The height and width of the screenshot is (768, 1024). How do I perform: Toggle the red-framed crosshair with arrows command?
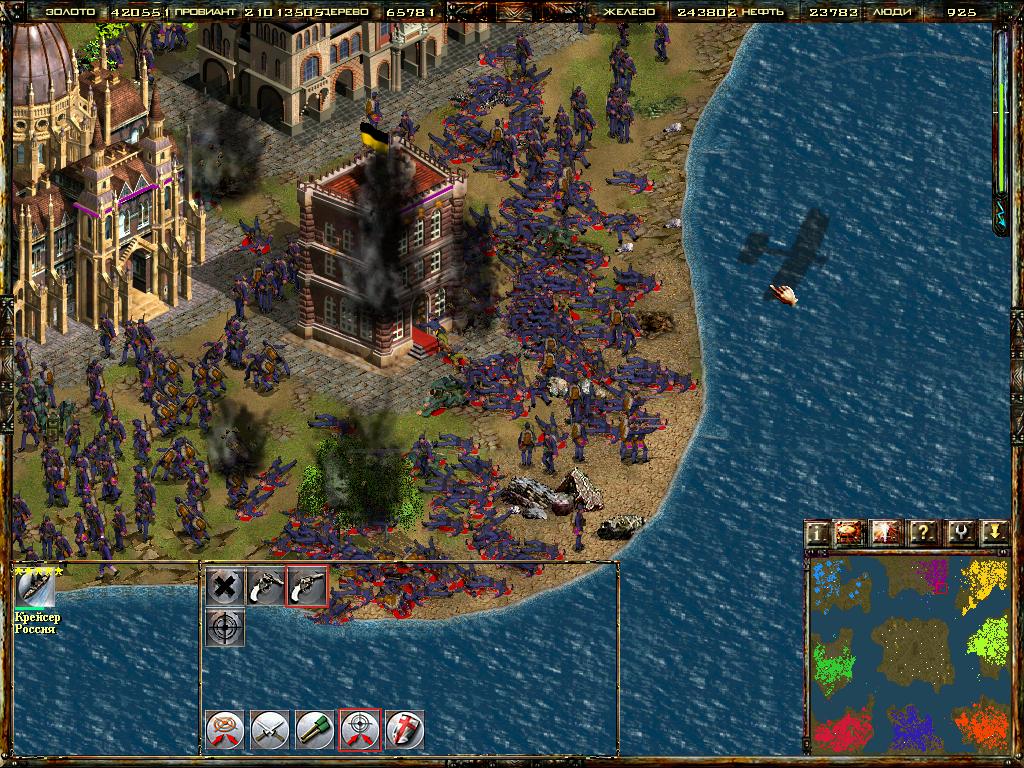click(360, 730)
